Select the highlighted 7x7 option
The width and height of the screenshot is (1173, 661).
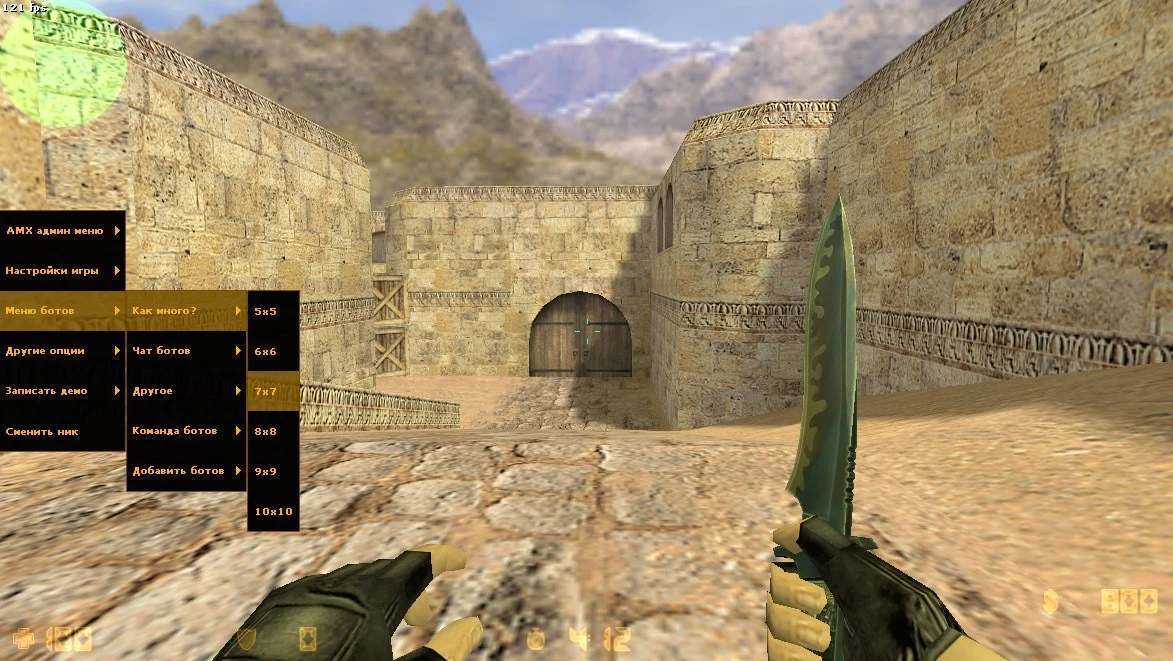point(273,391)
